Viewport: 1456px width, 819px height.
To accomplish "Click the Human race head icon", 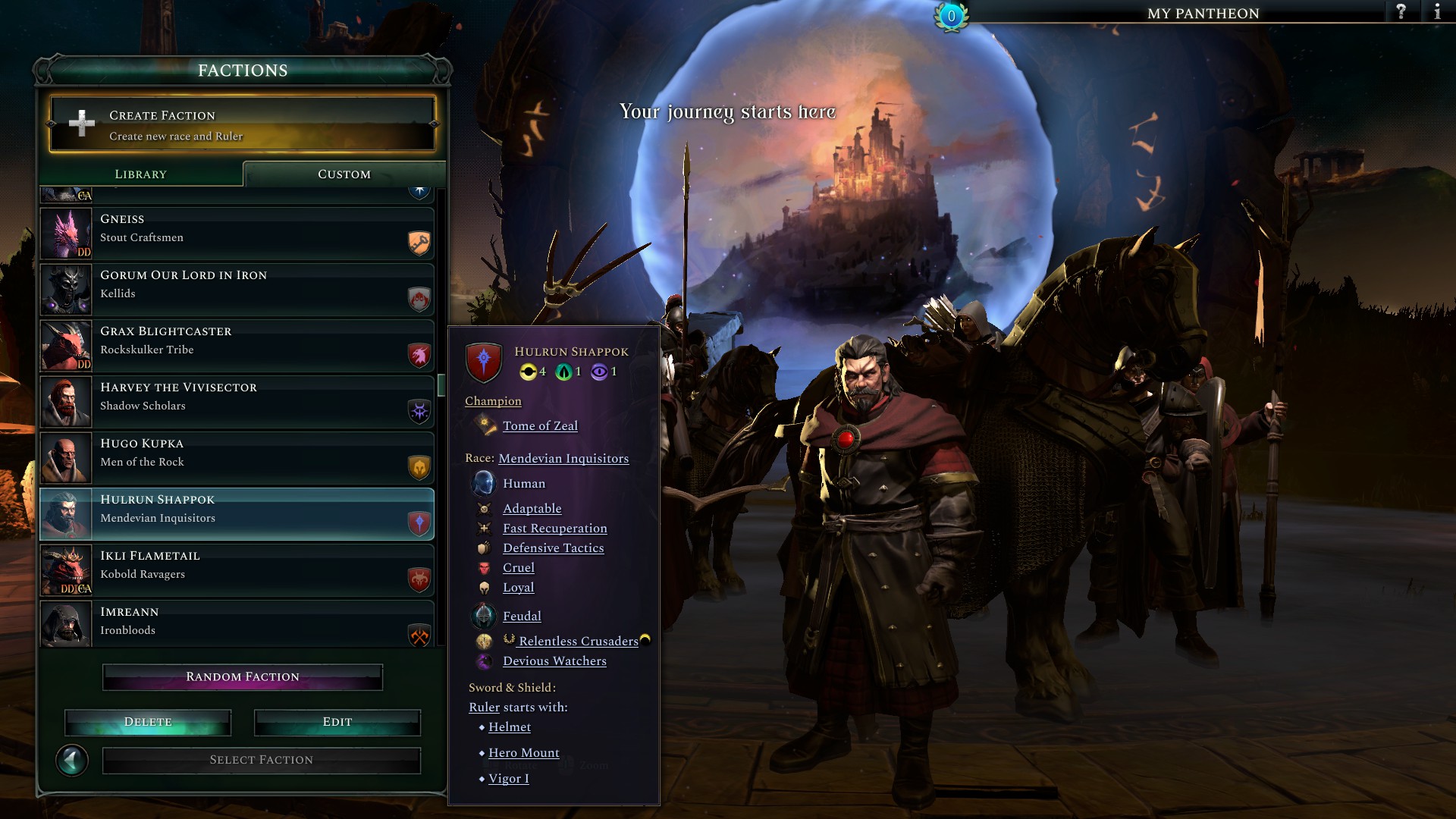I will (x=484, y=483).
